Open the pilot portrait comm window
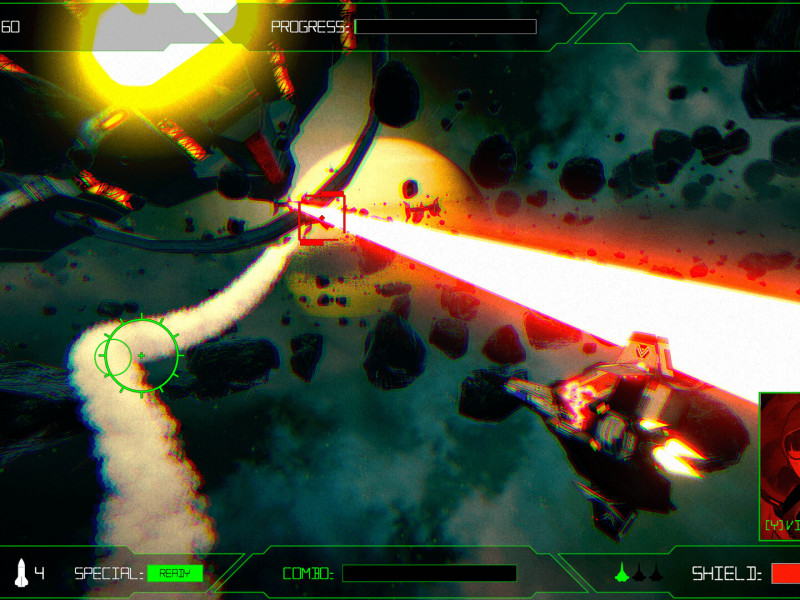This screenshot has height=600, width=800. coord(780,466)
